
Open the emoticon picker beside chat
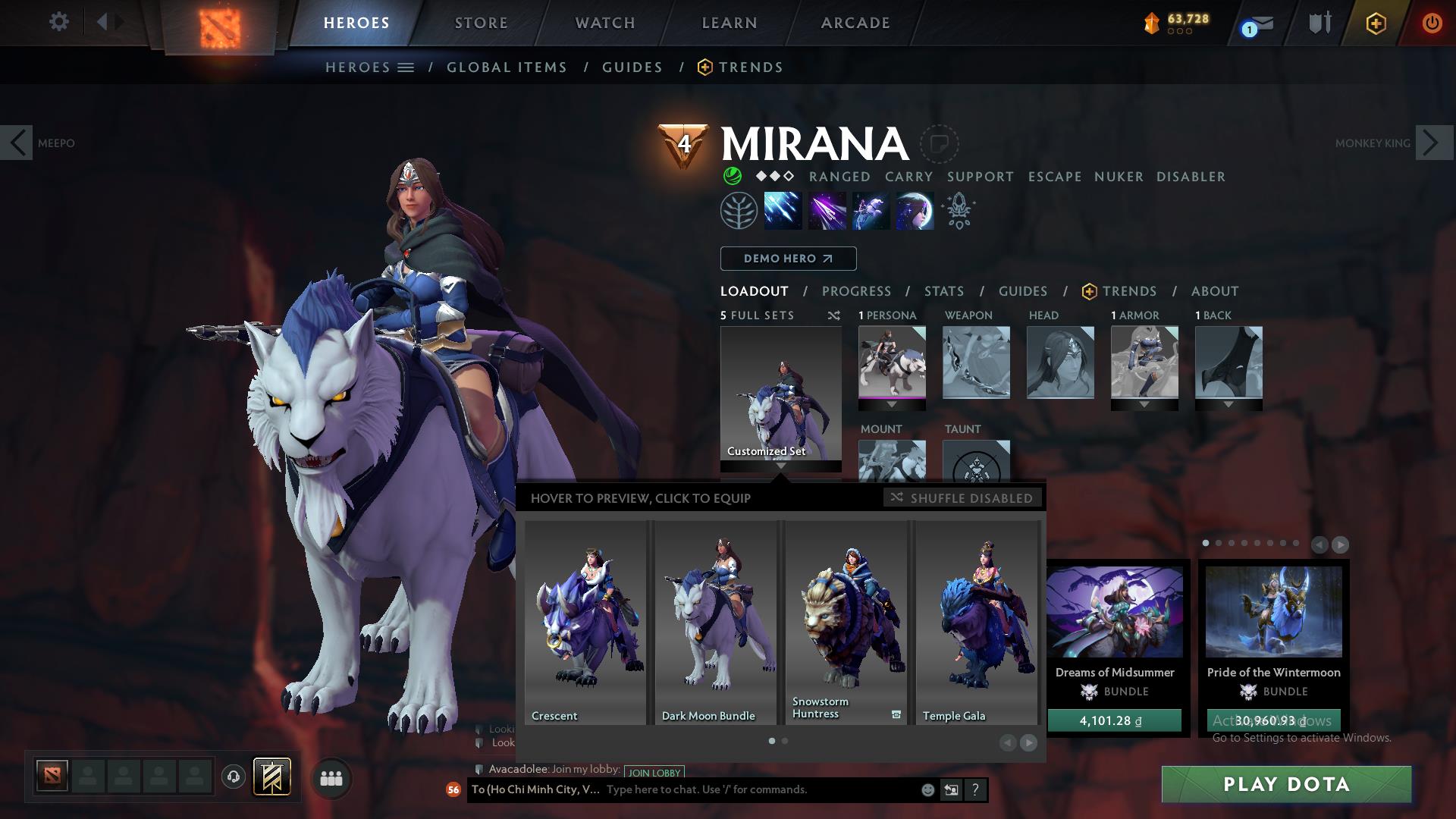[x=927, y=789]
